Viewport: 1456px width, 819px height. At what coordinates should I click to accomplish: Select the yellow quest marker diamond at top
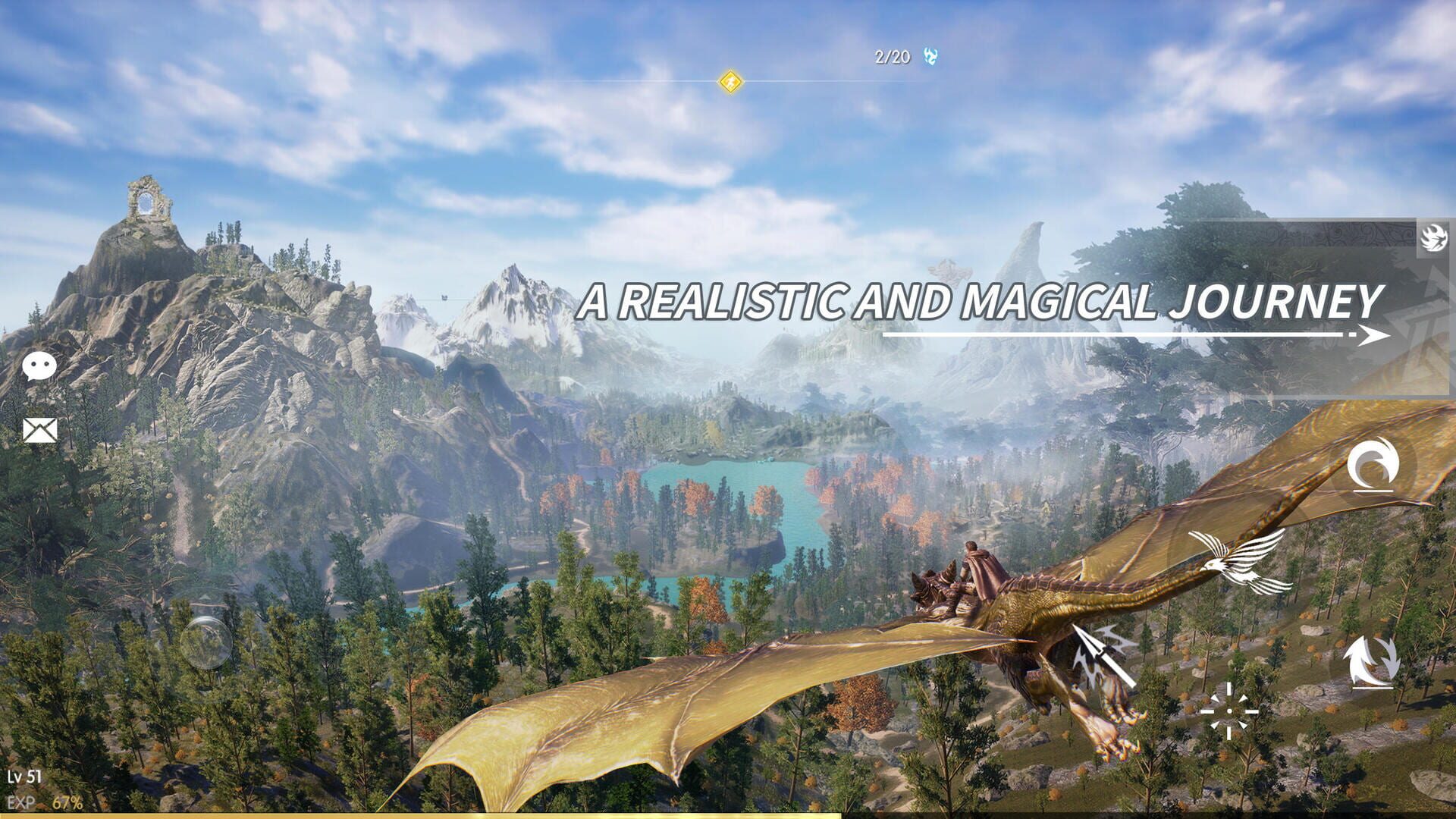tap(730, 83)
